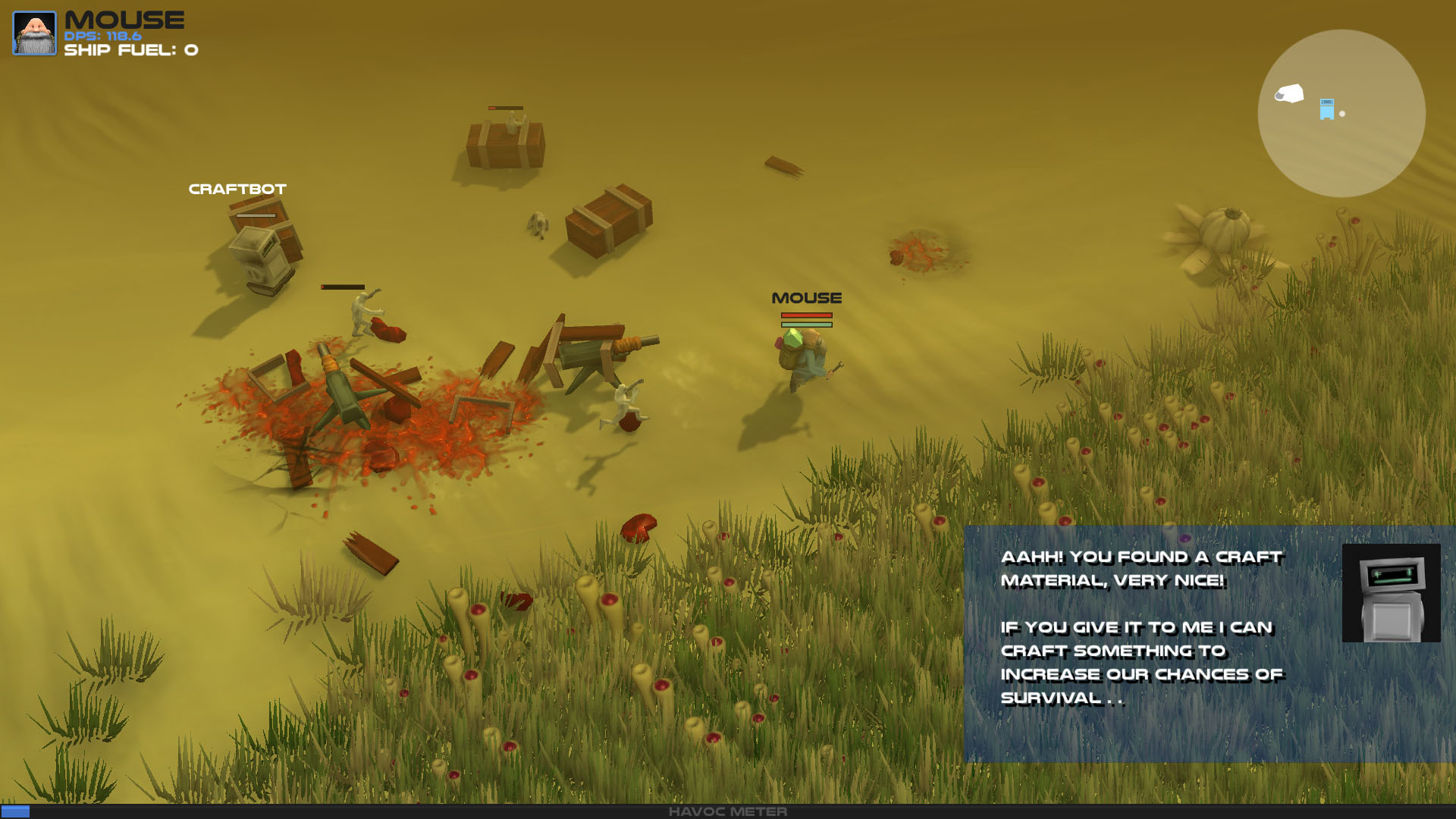Open the circular minimap
1456x819 pixels.
pyautogui.click(x=1341, y=114)
